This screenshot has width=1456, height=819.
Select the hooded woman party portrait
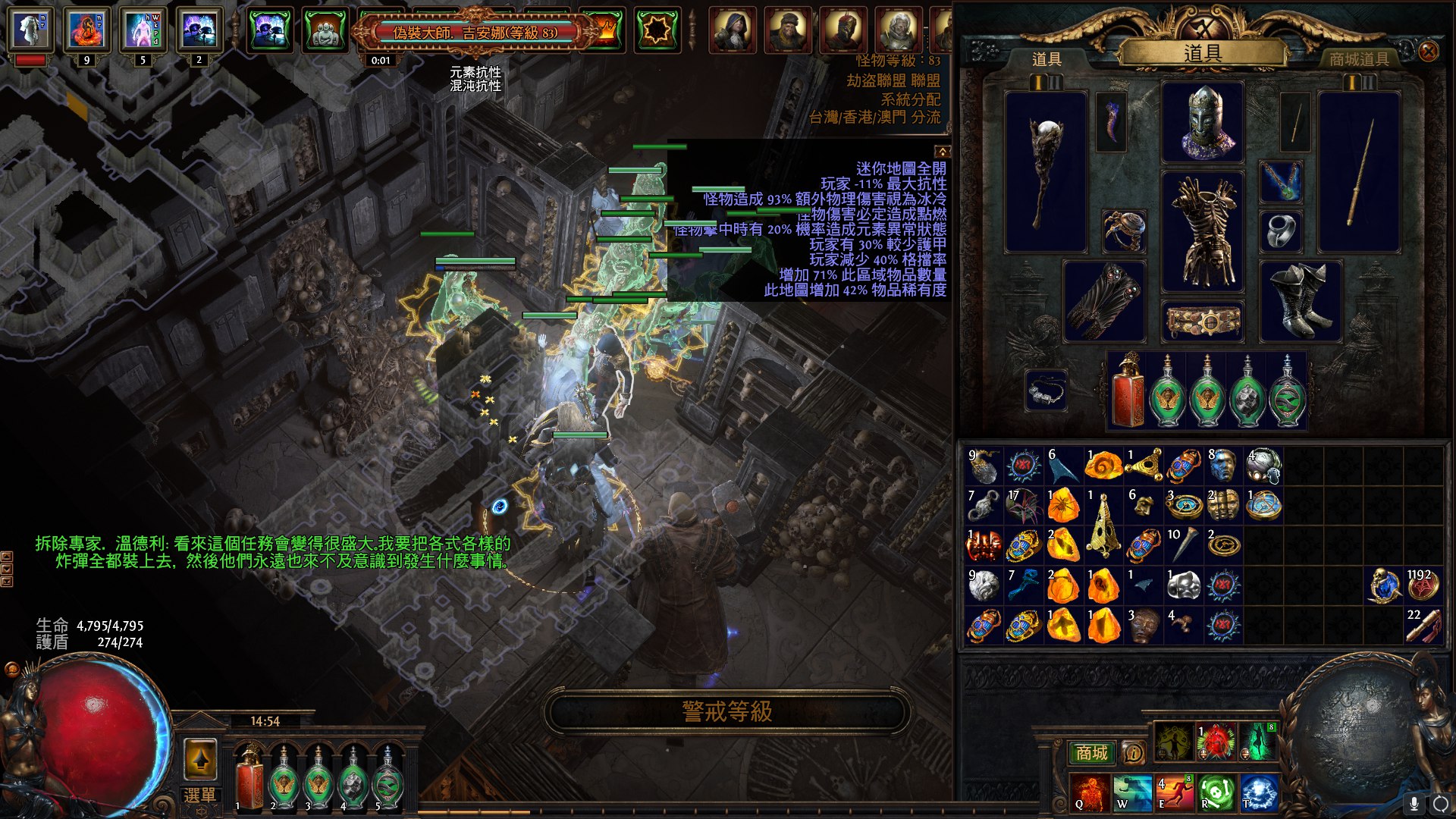[732, 30]
